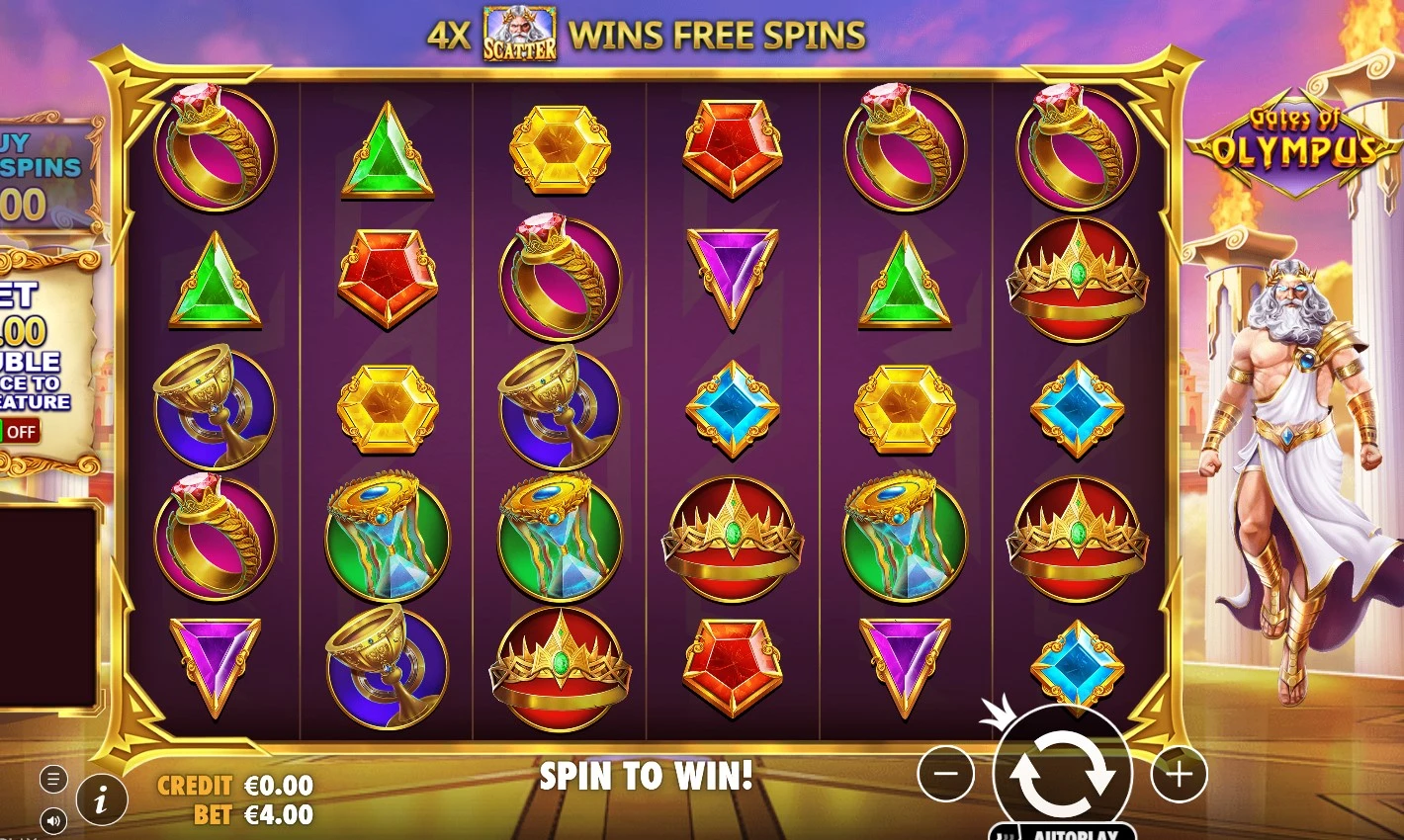Toggle the sound speaker icon
Viewport: 1404px width, 840px height.
(x=53, y=819)
